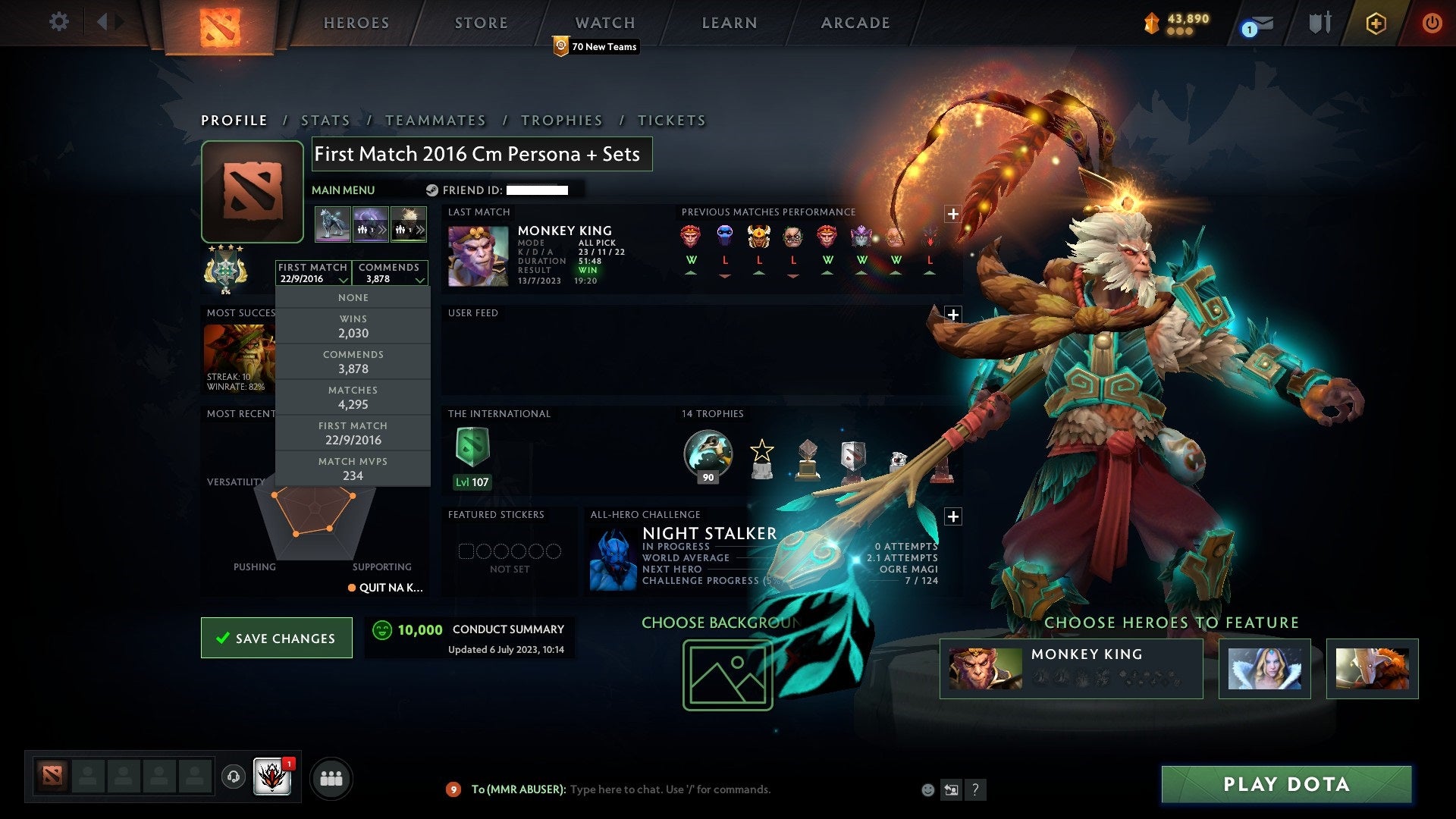Viewport: 1456px width, 819px height.
Task: Select WINS in the stat dropdown list
Action: point(353,326)
